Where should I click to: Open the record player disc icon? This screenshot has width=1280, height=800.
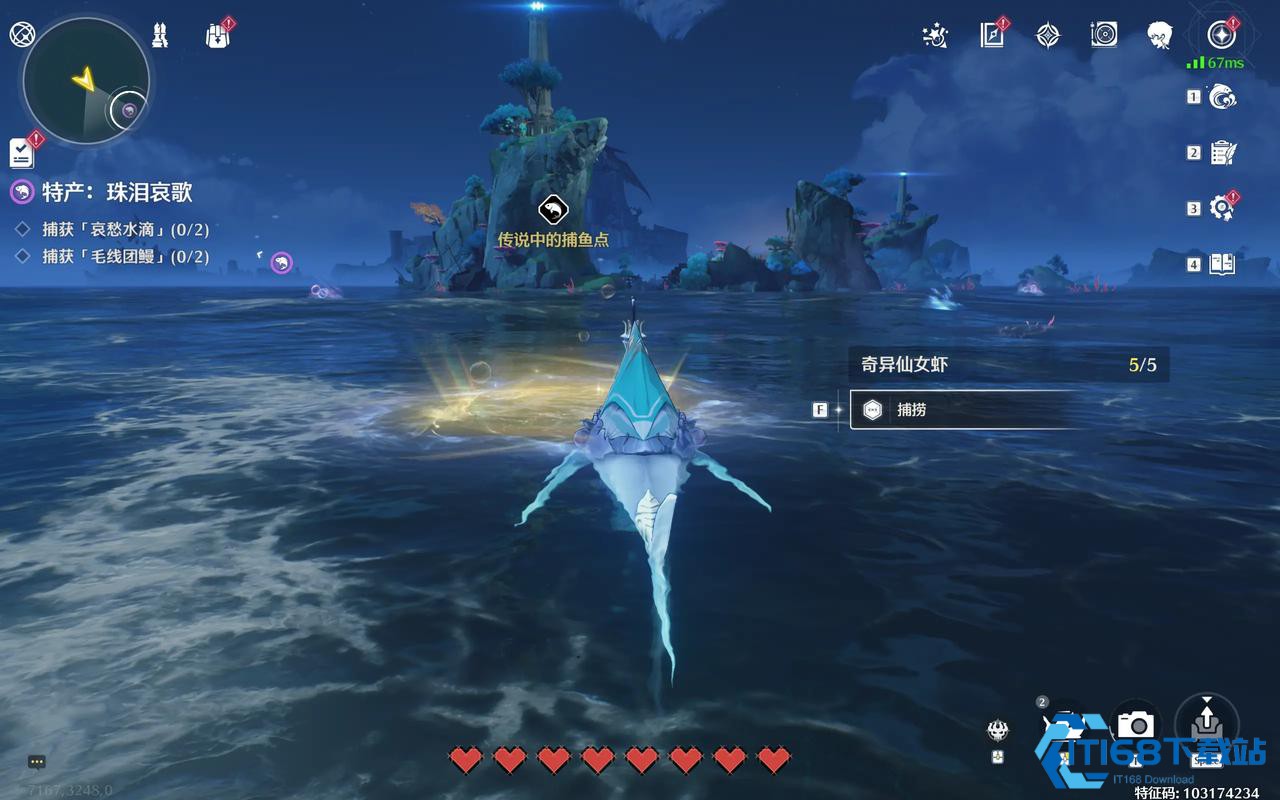pyautogui.click(x=1104, y=35)
